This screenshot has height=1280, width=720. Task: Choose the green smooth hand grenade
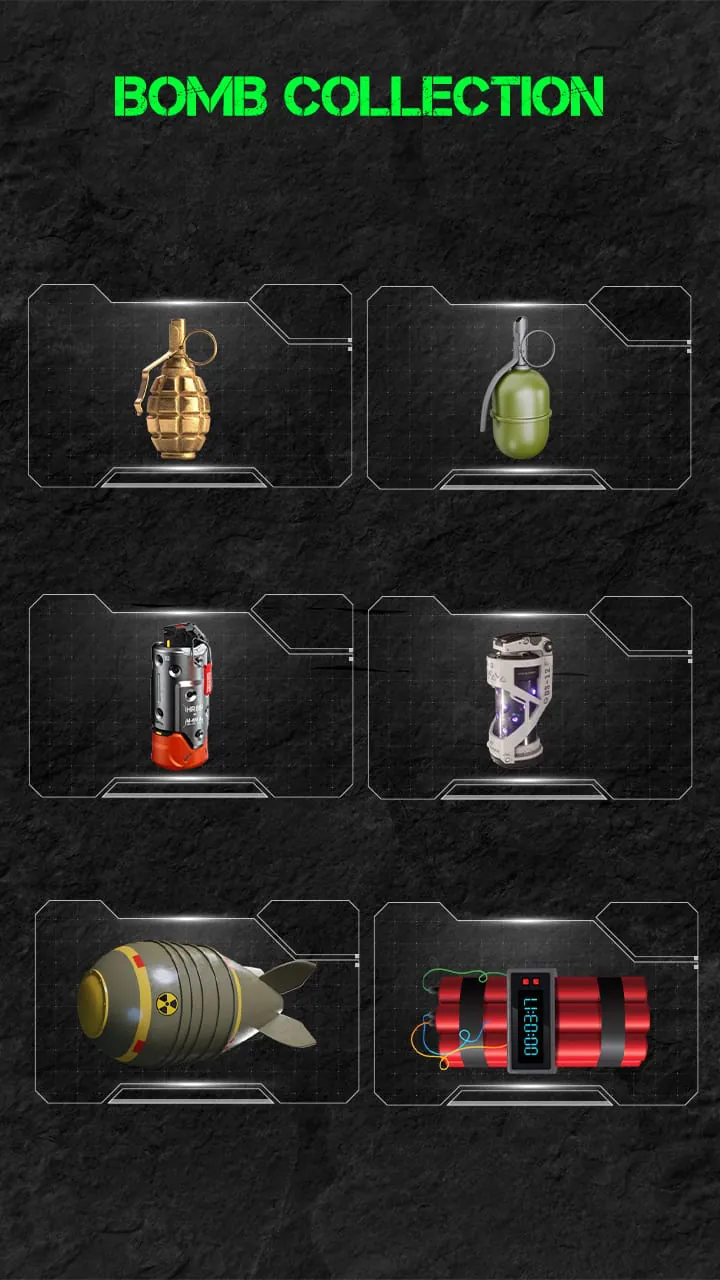tap(520, 390)
